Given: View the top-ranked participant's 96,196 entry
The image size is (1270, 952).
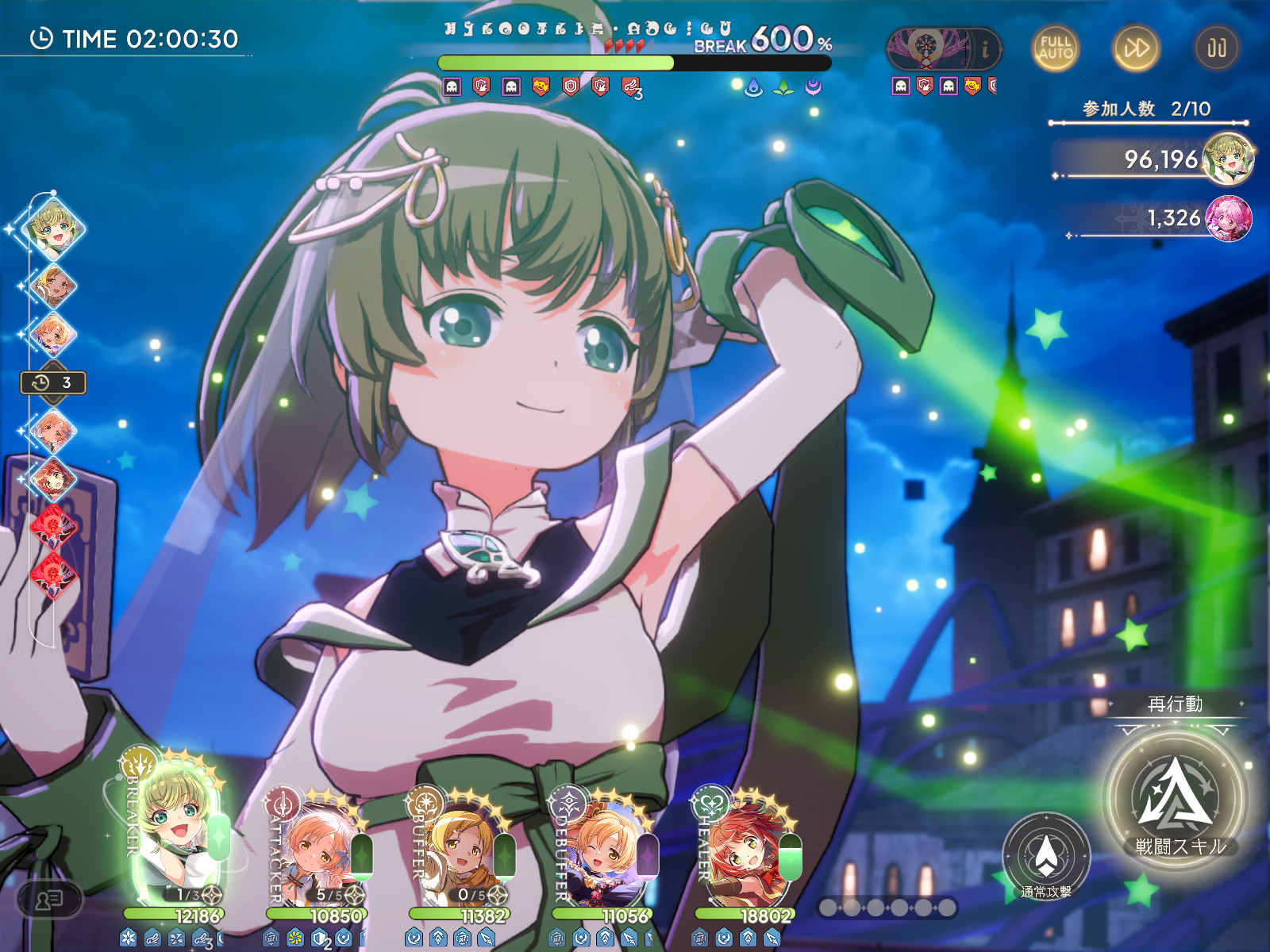Looking at the screenshot, I should 1159,159.
